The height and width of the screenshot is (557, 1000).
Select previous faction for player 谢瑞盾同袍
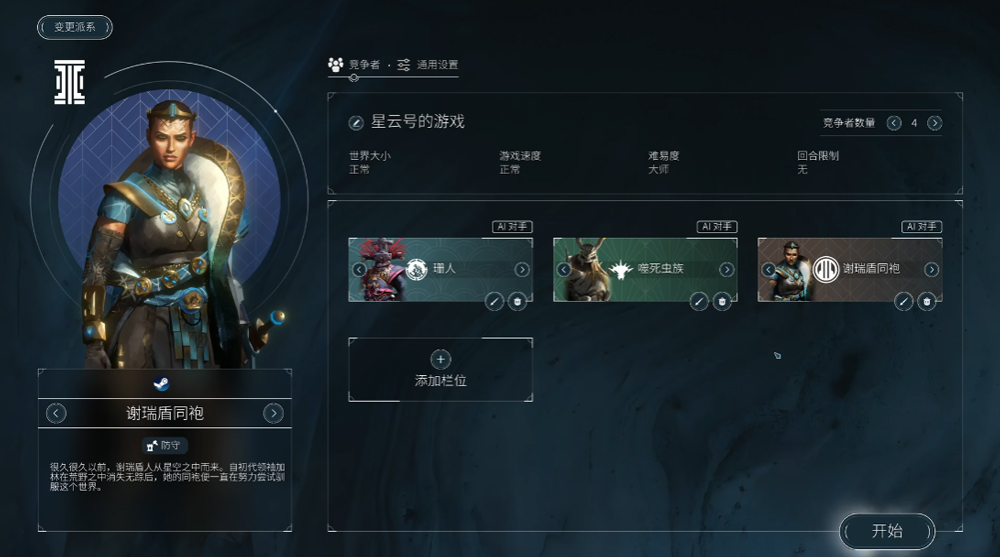pos(57,413)
